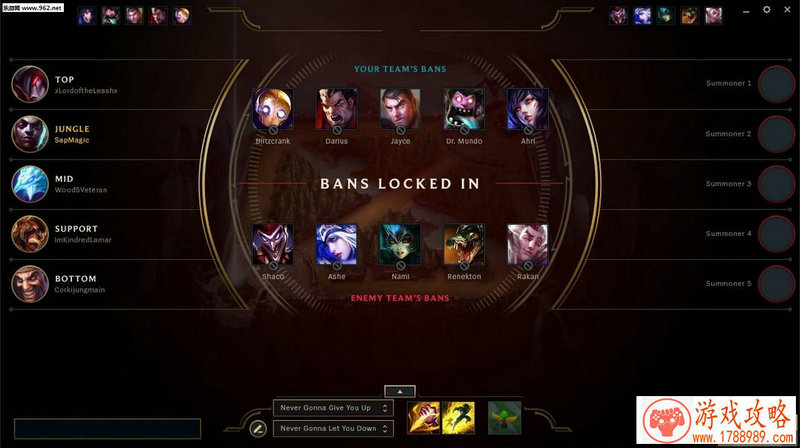The image size is (800, 448).
Task: Open the gear settings icon
Action: click(x=767, y=9)
